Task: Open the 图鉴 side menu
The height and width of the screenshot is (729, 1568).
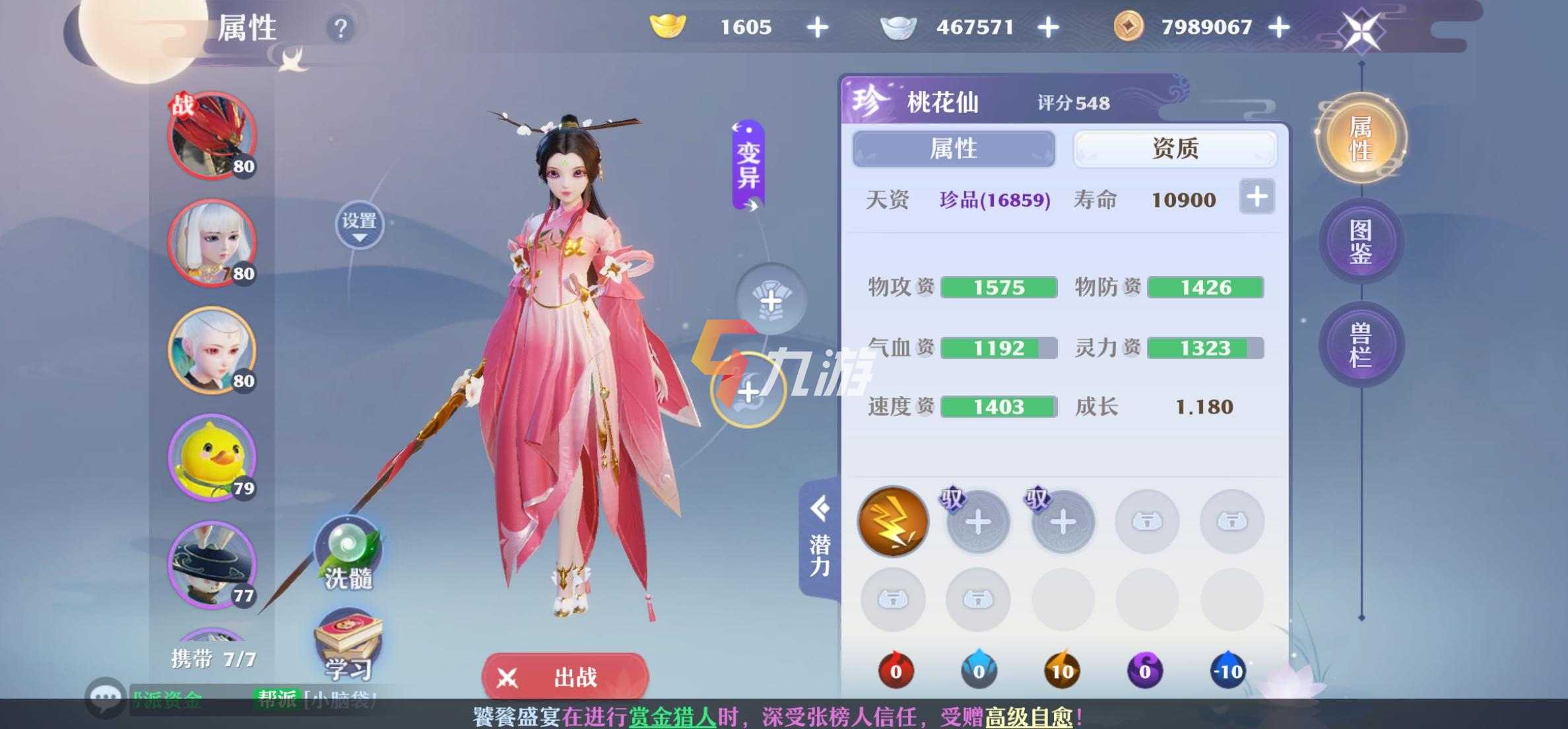Action: click(1361, 242)
